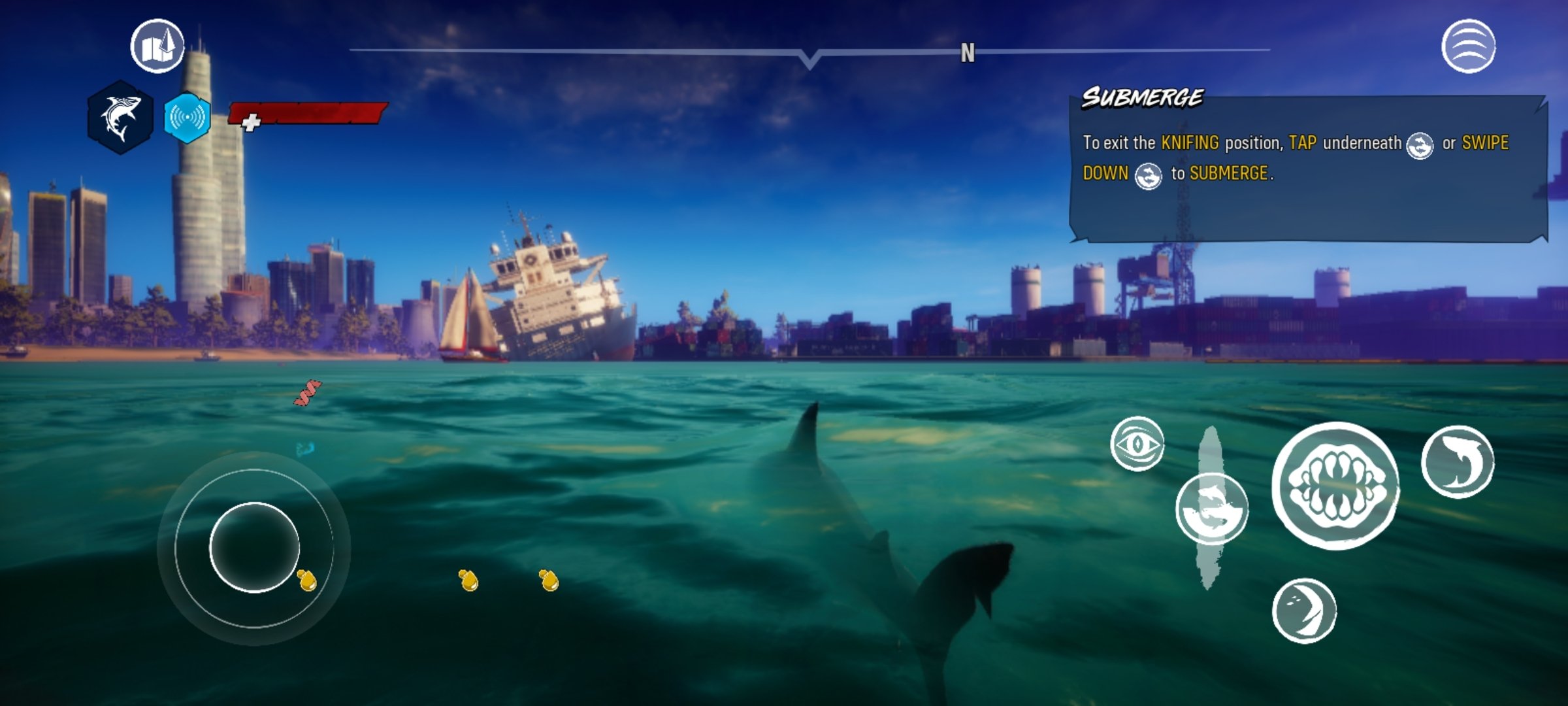Use the tail whip button

point(1304,611)
